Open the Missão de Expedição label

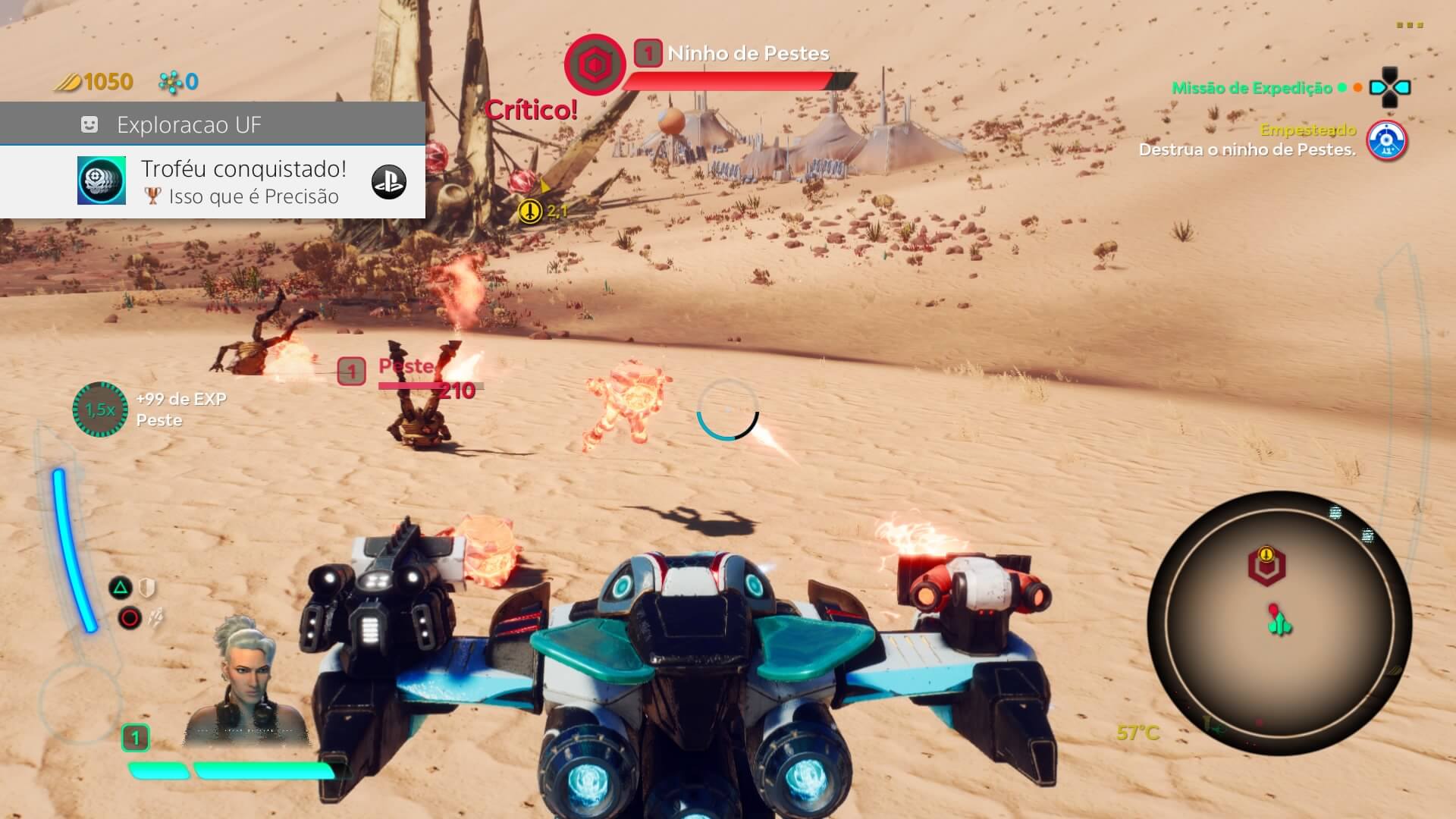point(1251,88)
